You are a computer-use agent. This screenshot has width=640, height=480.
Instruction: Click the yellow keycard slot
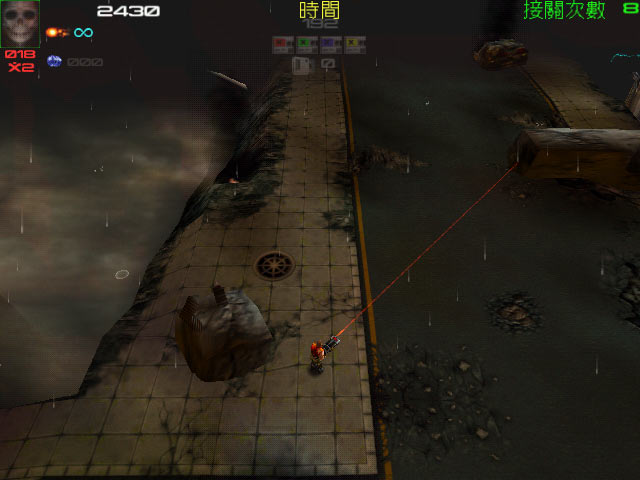tap(355, 45)
